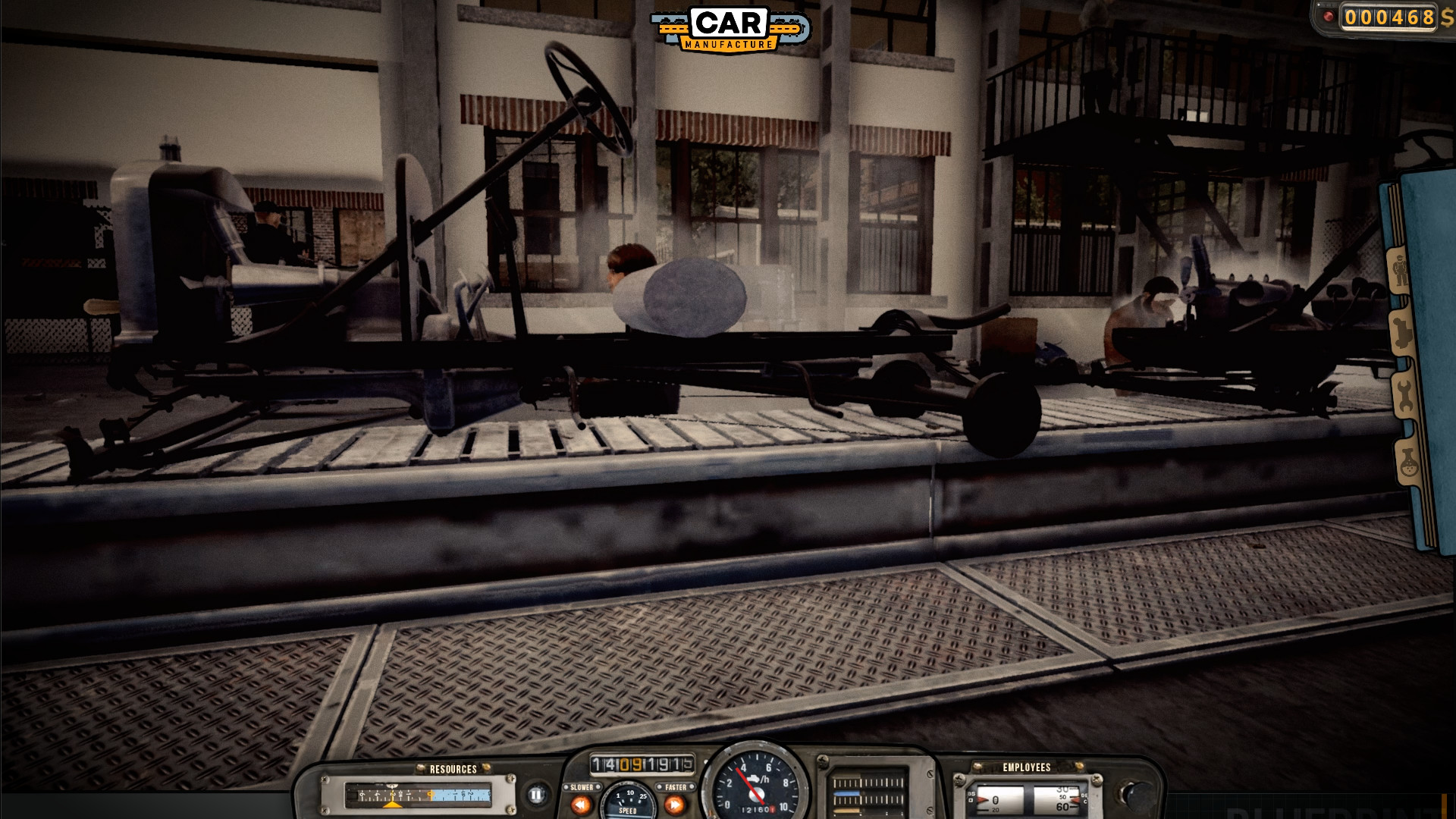Switch to the Resources section

point(453,768)
